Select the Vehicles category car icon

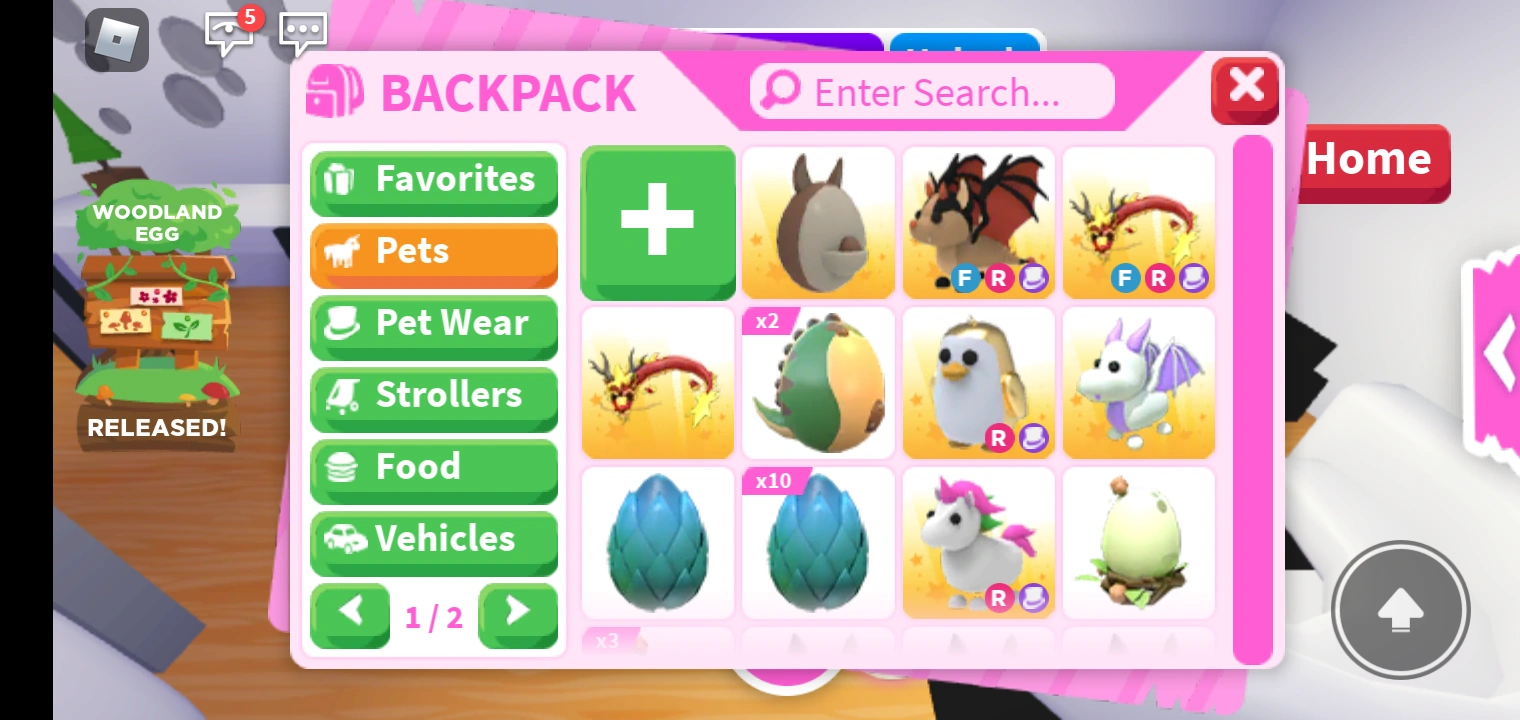(433, 539)
